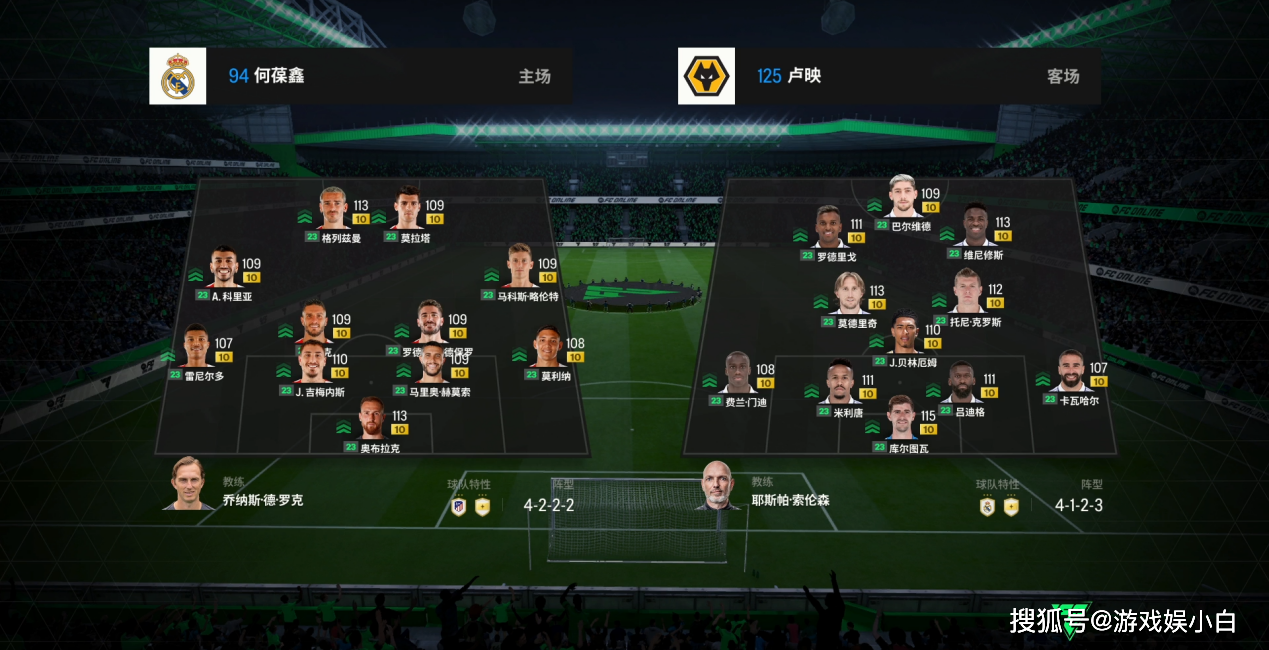Pick the A. Correa card (A.科里亚)
This screenshot has width=1269, height=650.
click(225, 268)
